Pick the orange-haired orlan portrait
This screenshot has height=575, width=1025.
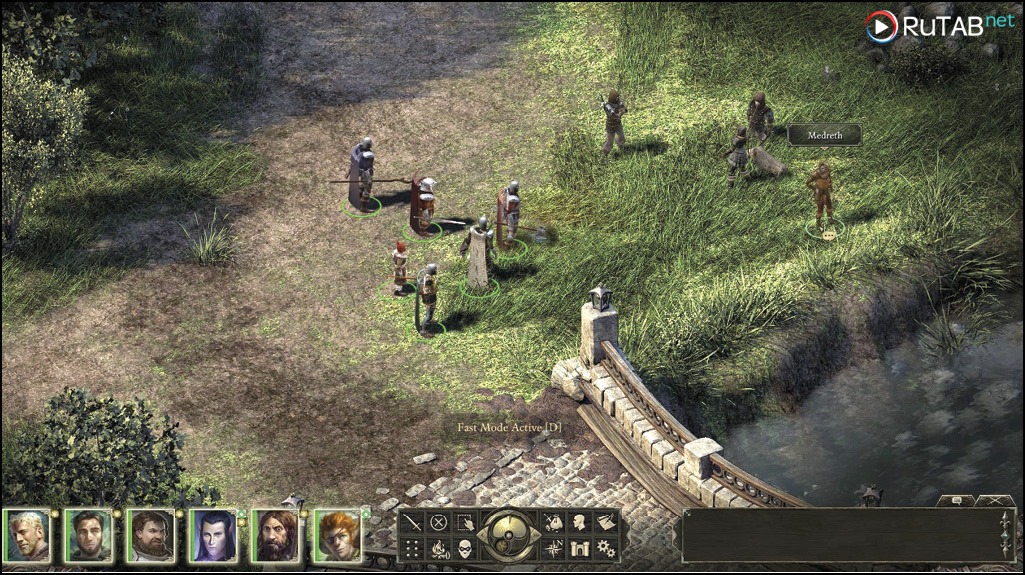coord(337,536)
